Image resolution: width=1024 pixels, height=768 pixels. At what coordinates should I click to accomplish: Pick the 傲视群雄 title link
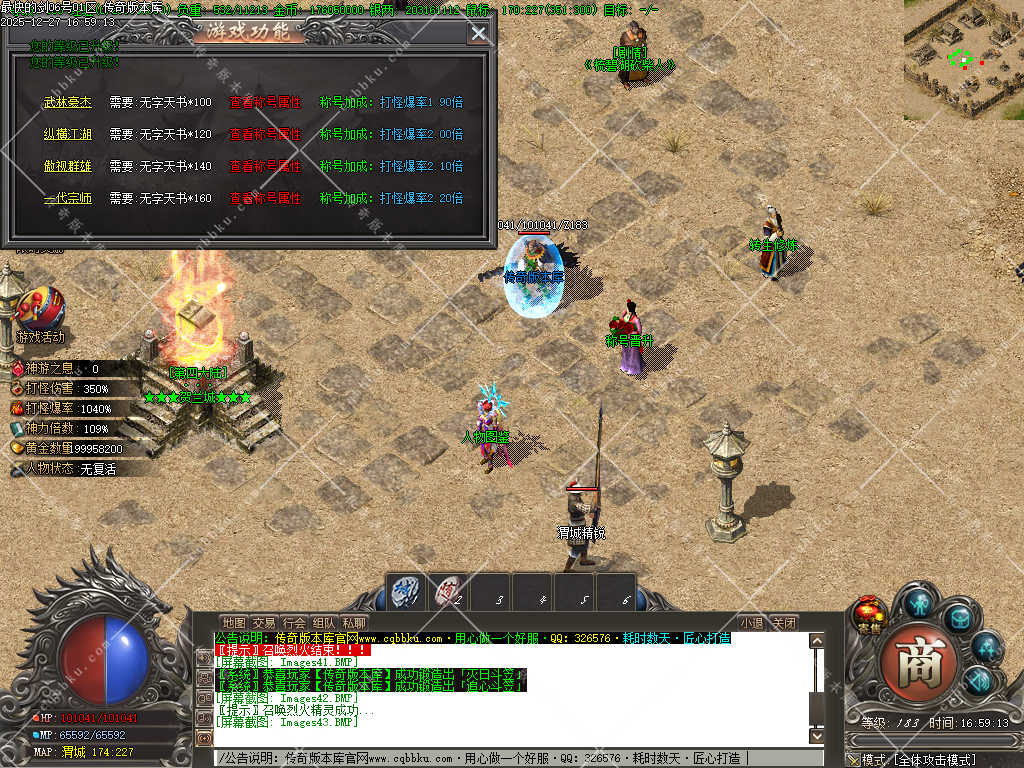coord(67,166)
